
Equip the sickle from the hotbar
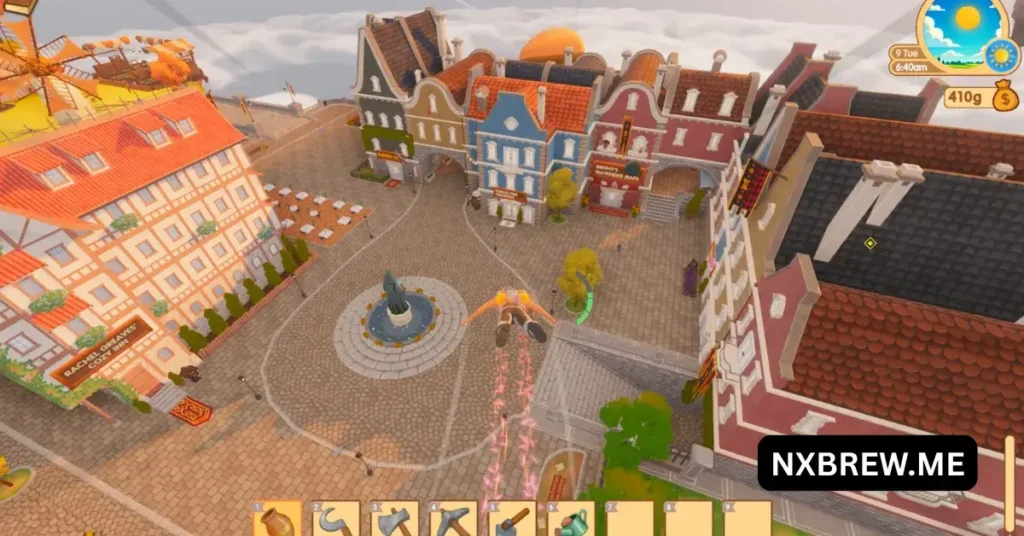click(x=336, y=520)
